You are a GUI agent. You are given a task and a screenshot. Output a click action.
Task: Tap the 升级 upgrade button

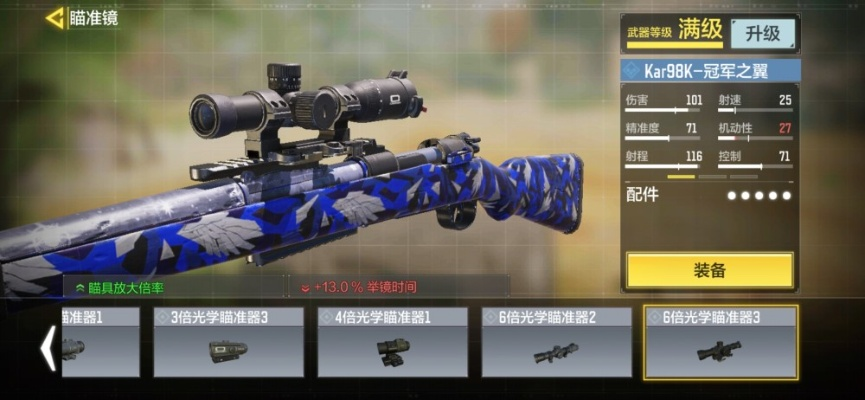pyautogui.click(x=762, y=33)
